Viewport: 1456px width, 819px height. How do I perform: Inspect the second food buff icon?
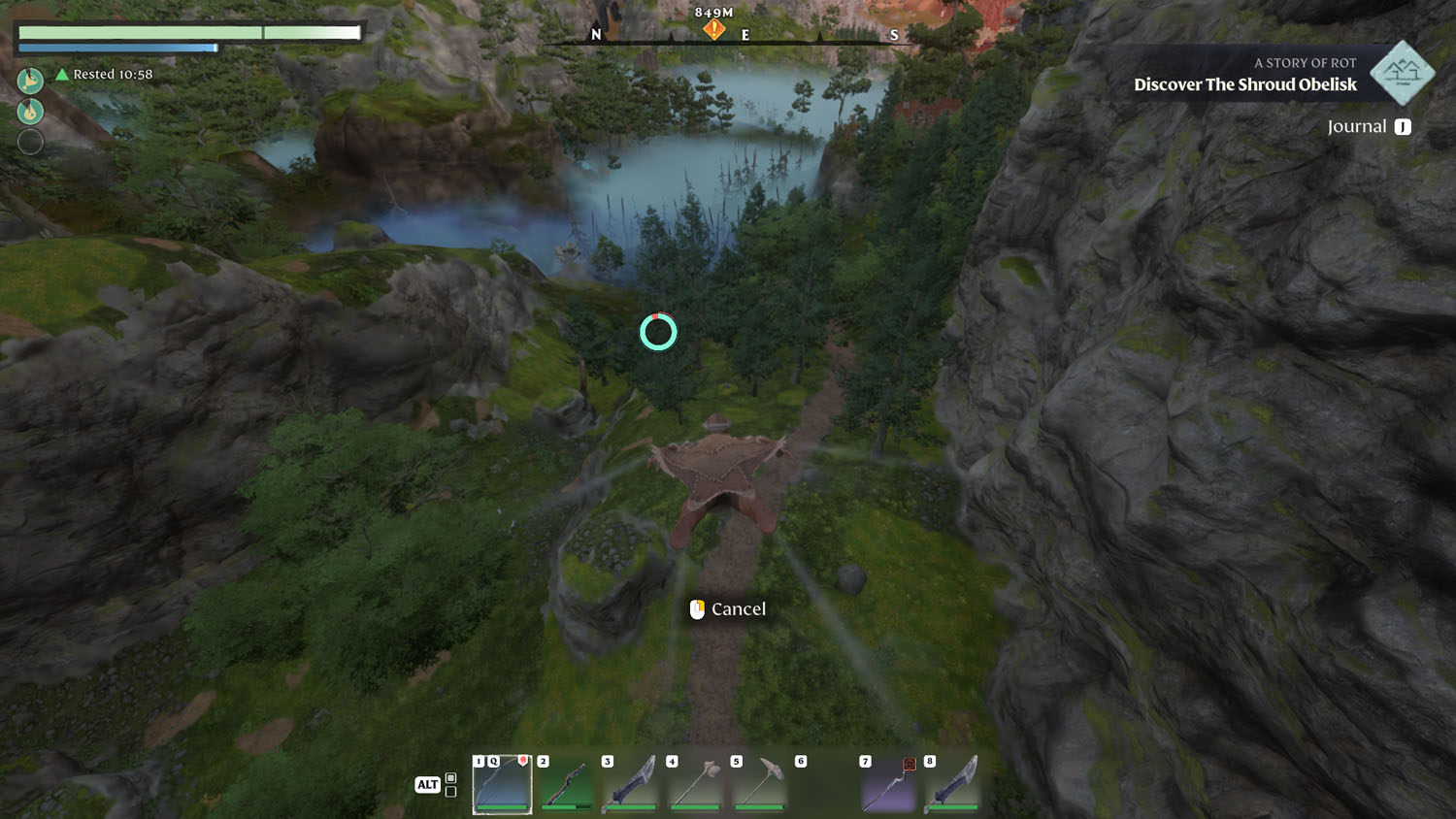[30, 112]
